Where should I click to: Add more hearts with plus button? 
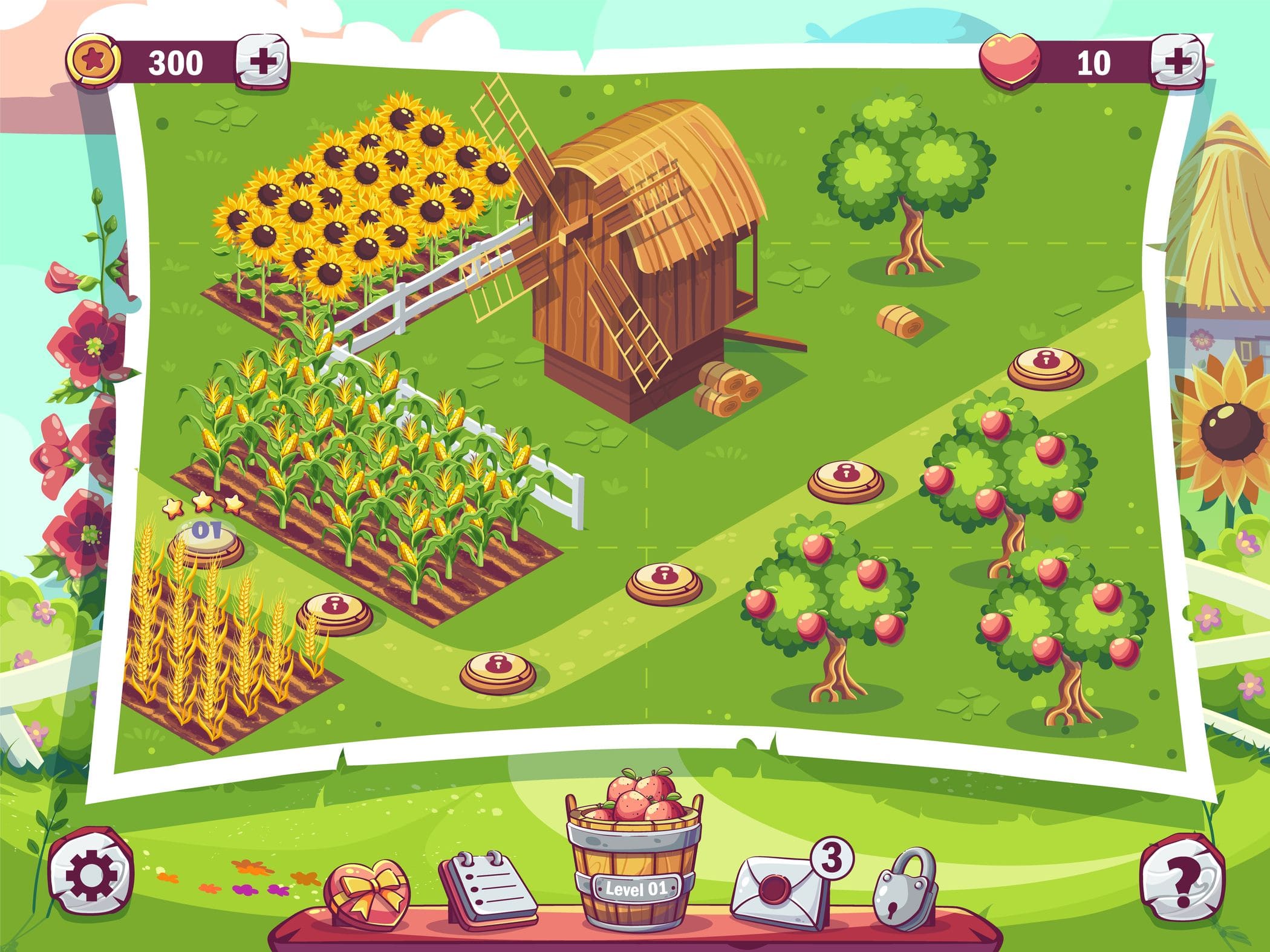tap(1176, 63)
